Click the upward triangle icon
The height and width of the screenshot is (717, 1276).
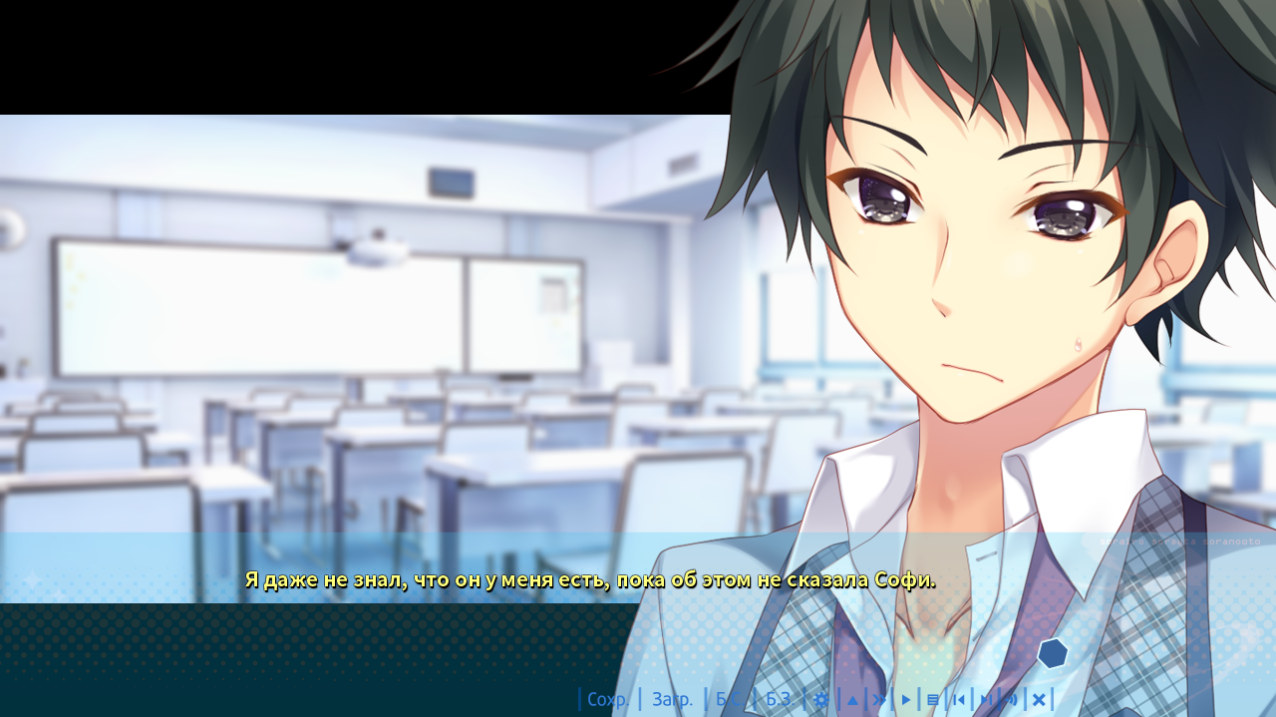pos(852,699)
